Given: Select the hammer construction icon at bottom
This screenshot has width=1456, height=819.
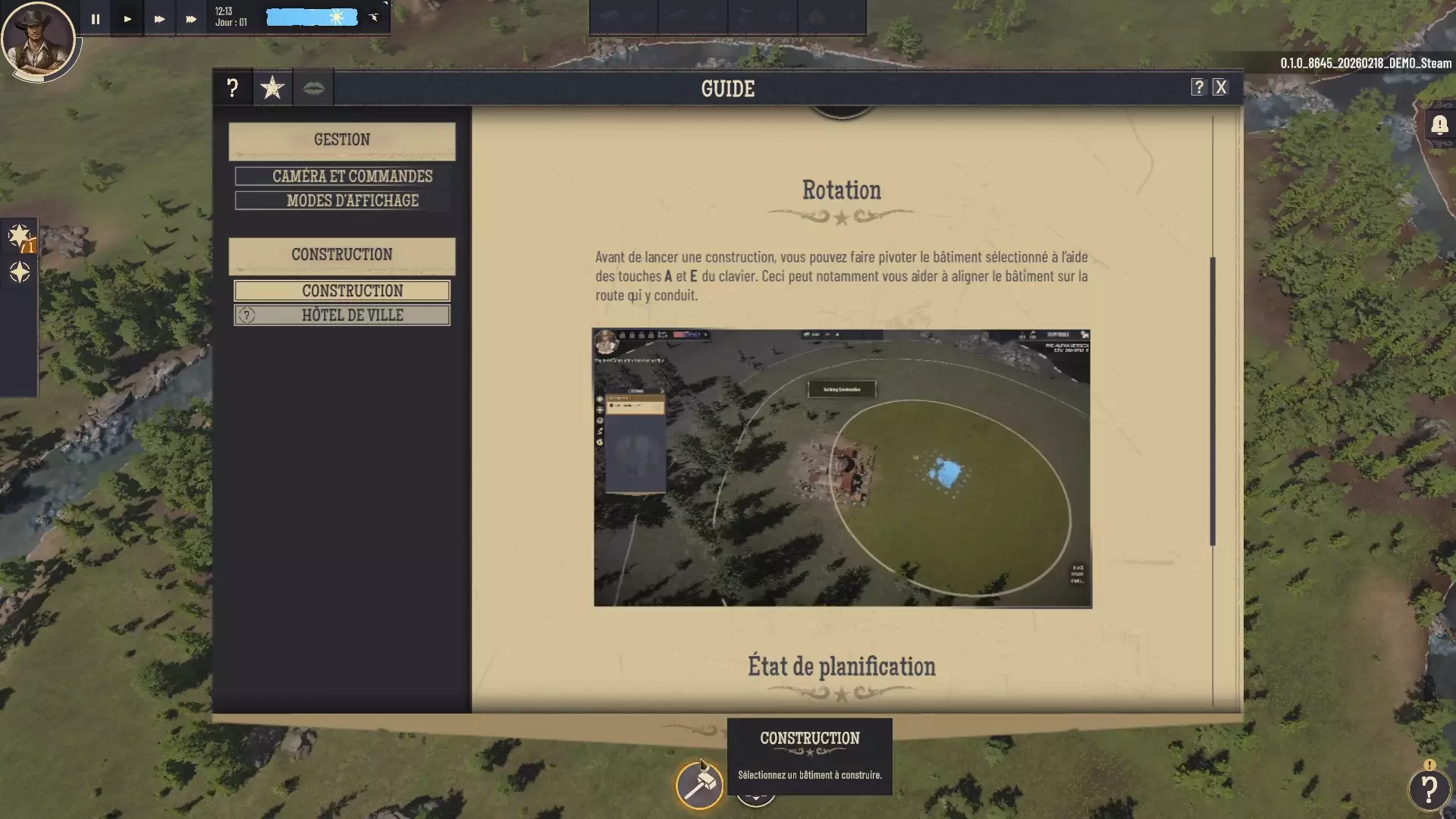Looking at the screenshot, I should tap(698, 786).
